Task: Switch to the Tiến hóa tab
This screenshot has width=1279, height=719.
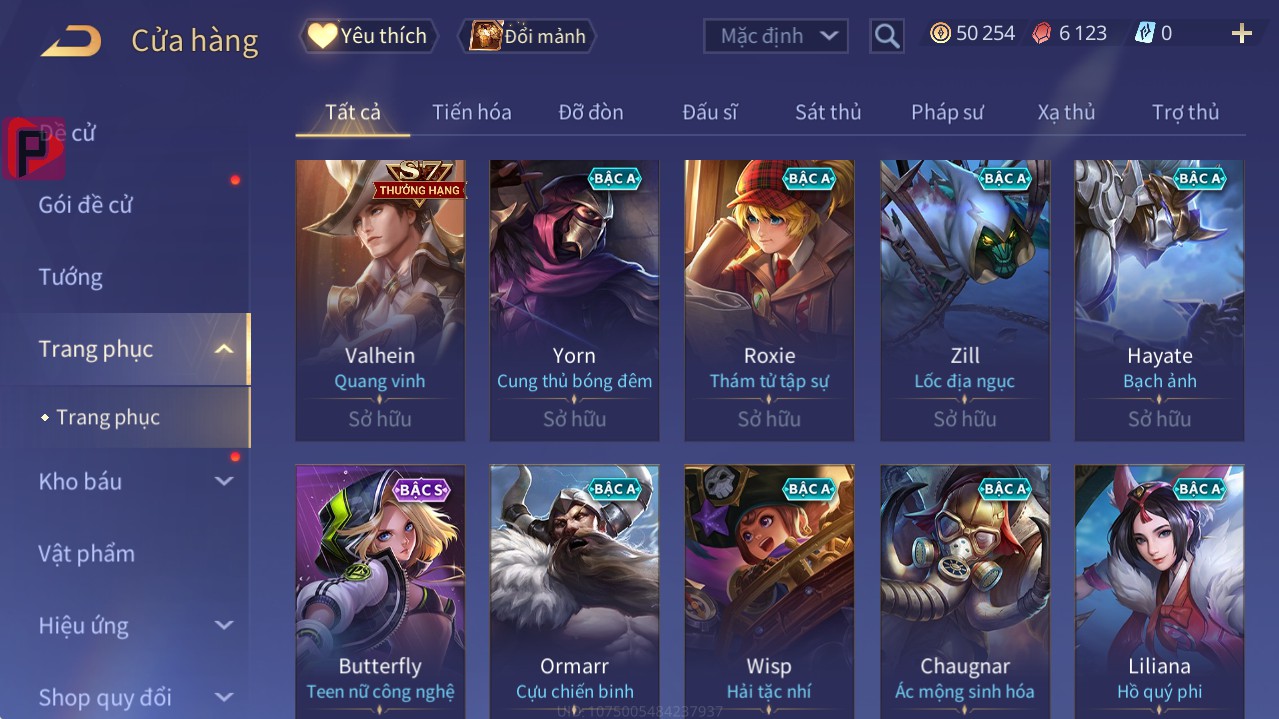Action: 471,112
